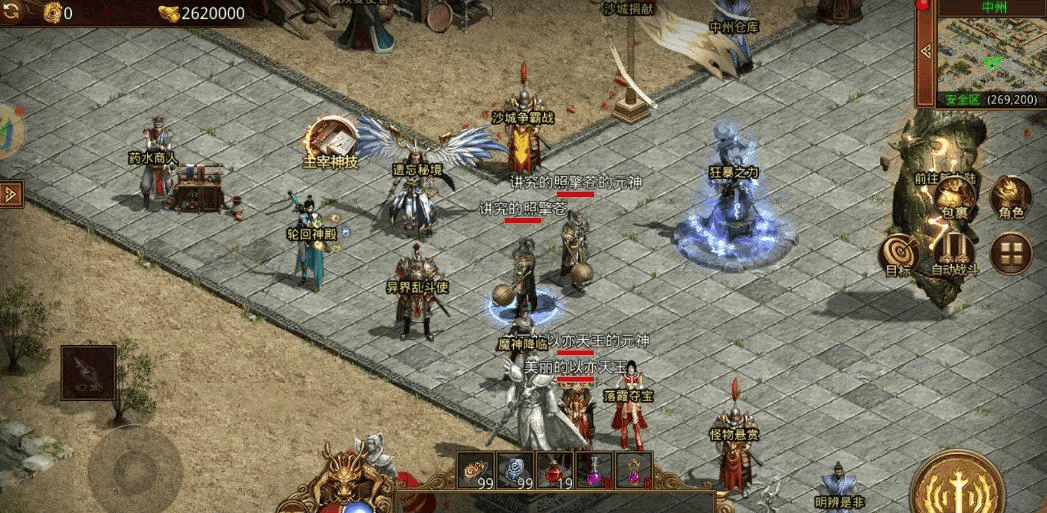The height and width of the screenshot is (513, 1047).
Task: Collapse the minimap side arrow tab
Action: click(925, 51)
